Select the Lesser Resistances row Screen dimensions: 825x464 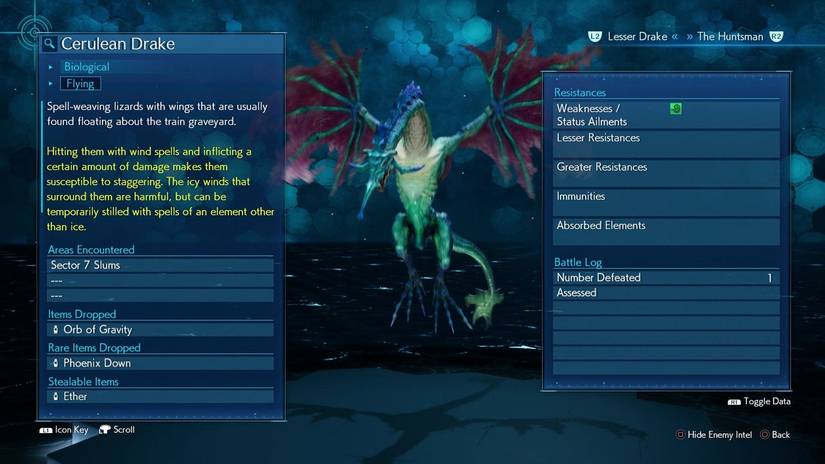(665, 144)
